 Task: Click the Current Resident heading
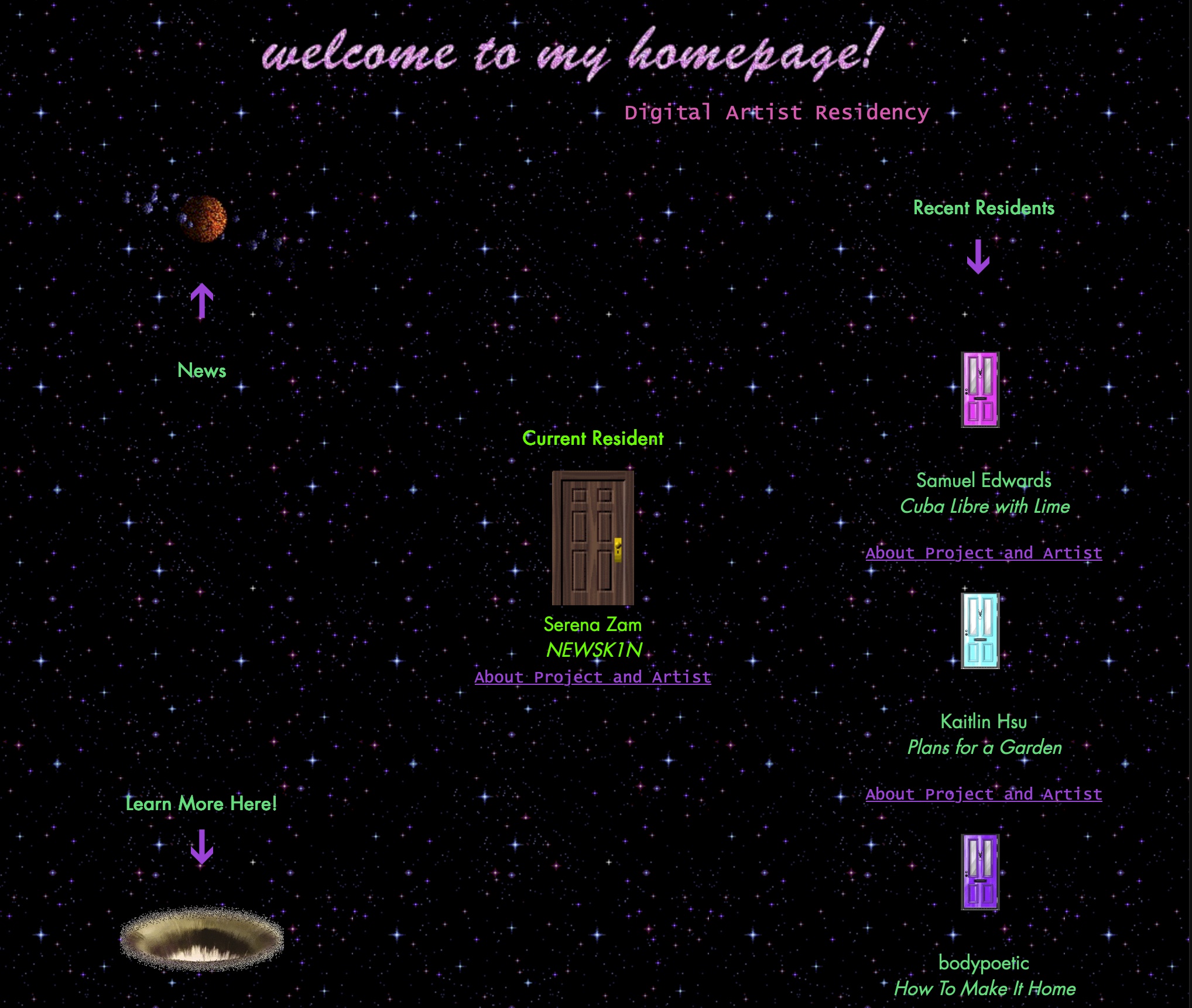click(593, 438)
